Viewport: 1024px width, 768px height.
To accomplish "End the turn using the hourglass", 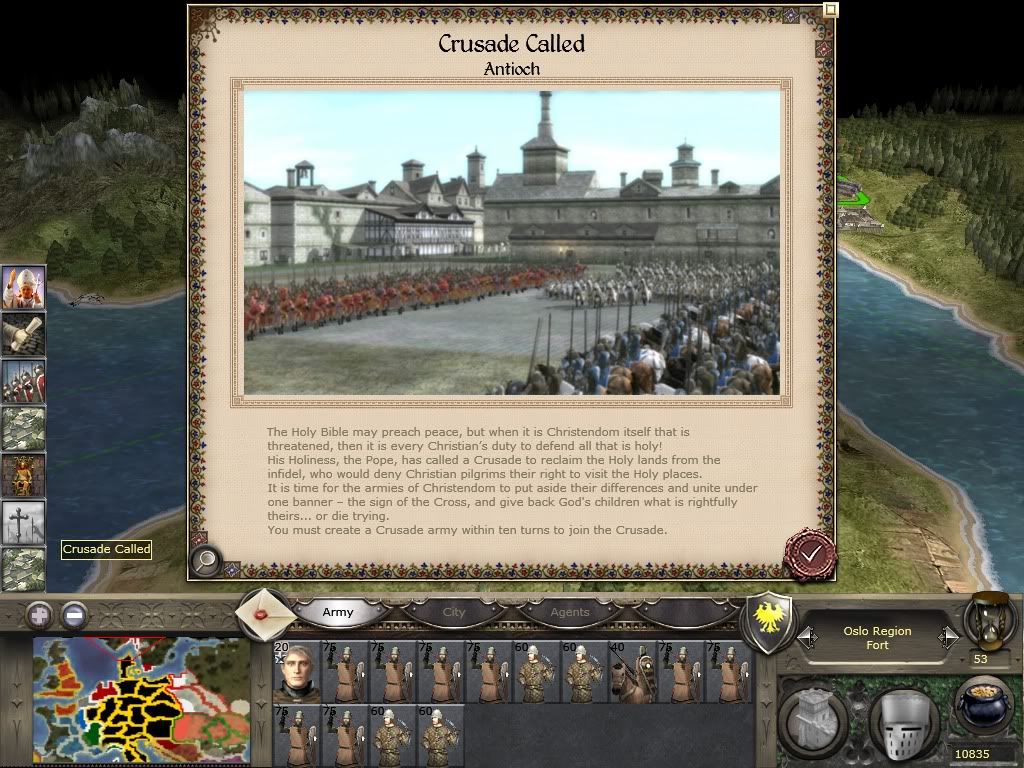I will [988, 620].
